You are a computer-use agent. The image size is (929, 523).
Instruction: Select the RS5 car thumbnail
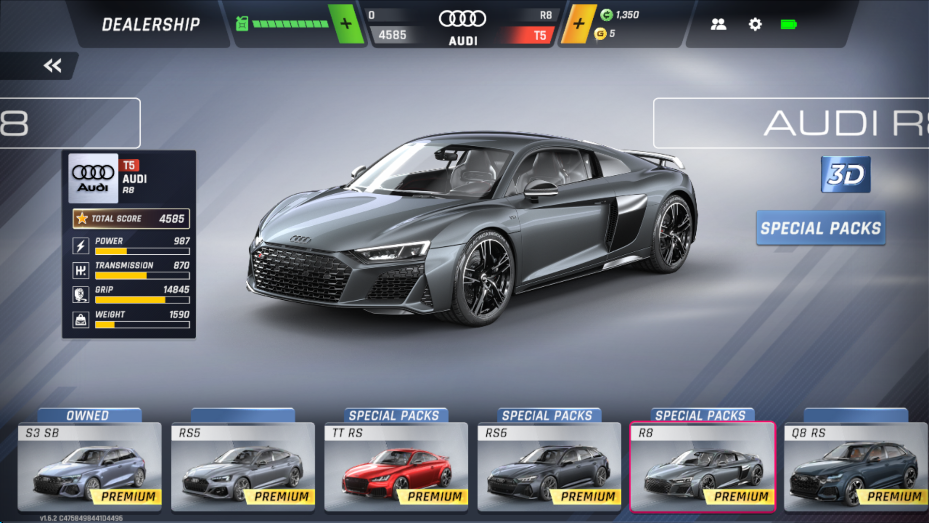point(242,467)
